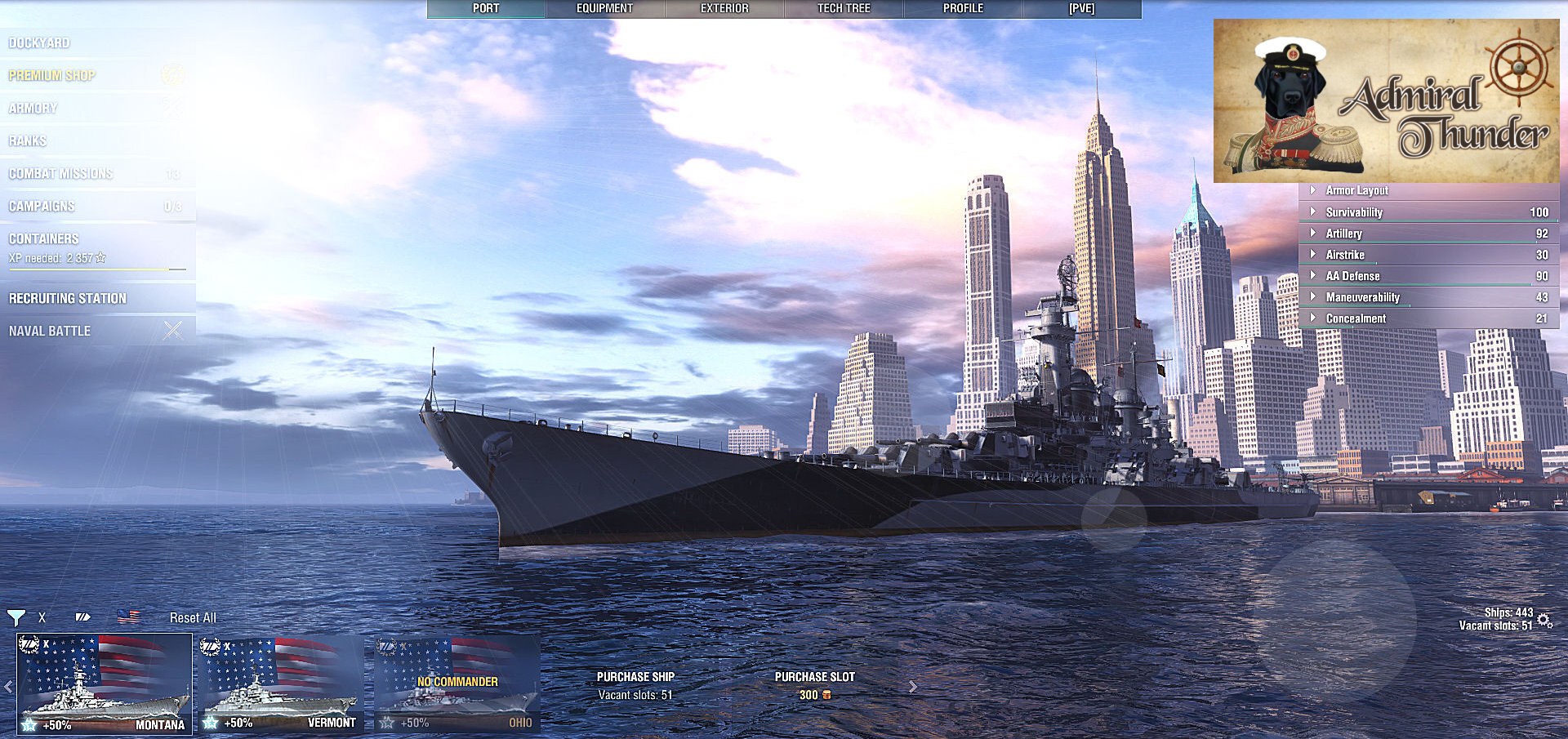Click Reset All carousel filters
This screenshot has width=1568, height=739.
tap(193, 618)
